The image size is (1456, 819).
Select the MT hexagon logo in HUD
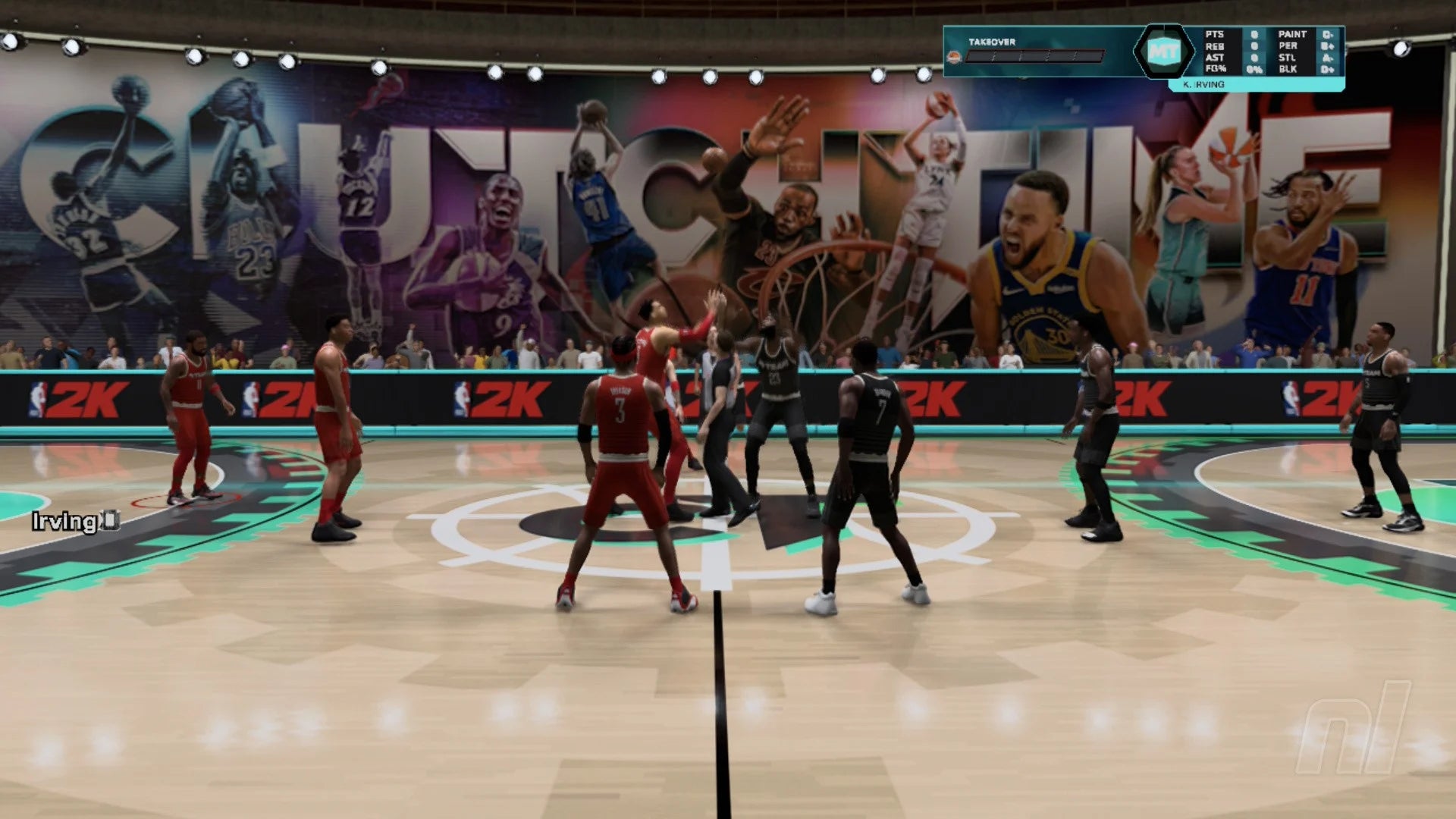pyautogui.click(x=1164, y=51)
